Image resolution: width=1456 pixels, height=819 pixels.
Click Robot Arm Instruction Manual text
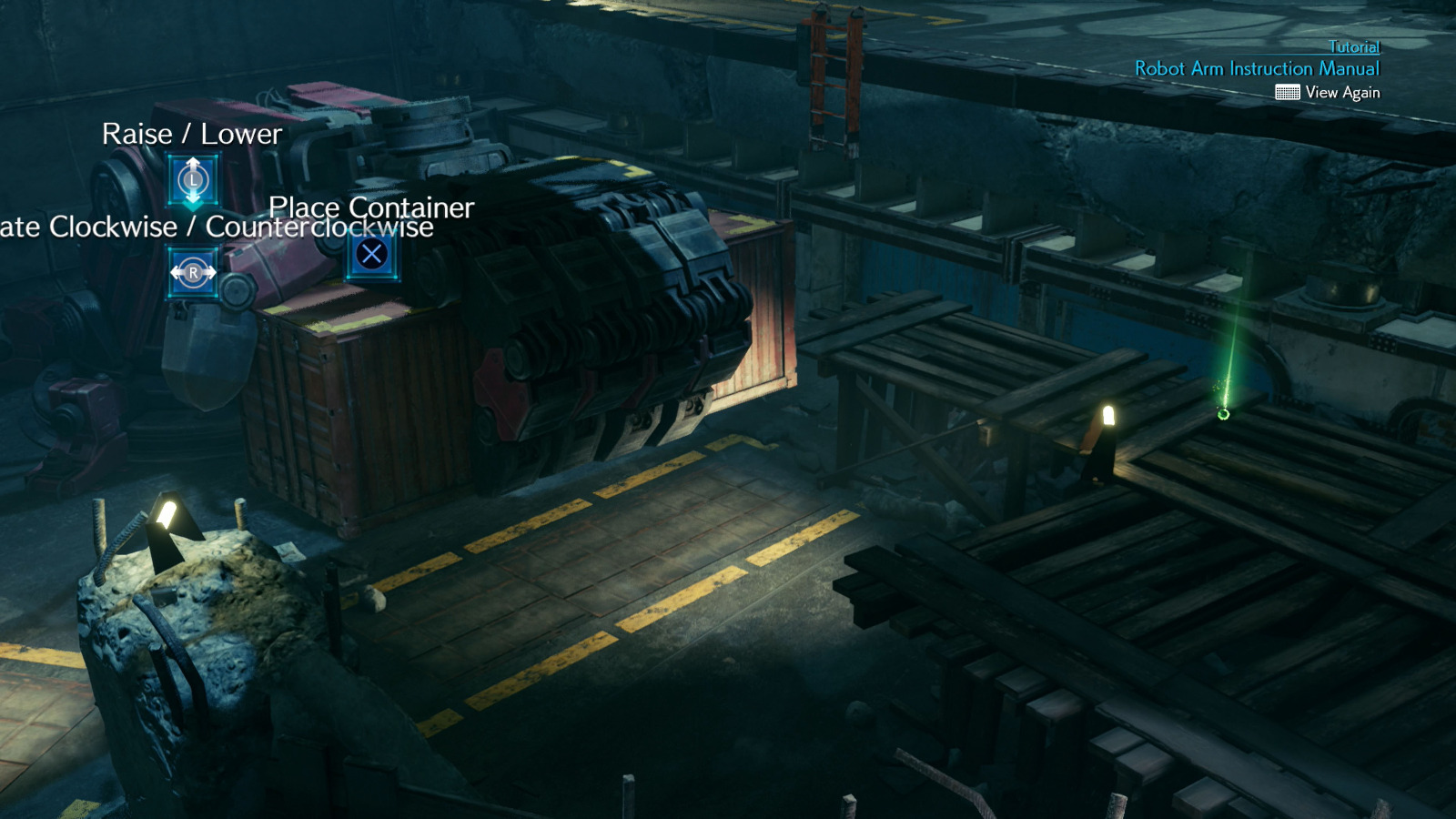1257,68
